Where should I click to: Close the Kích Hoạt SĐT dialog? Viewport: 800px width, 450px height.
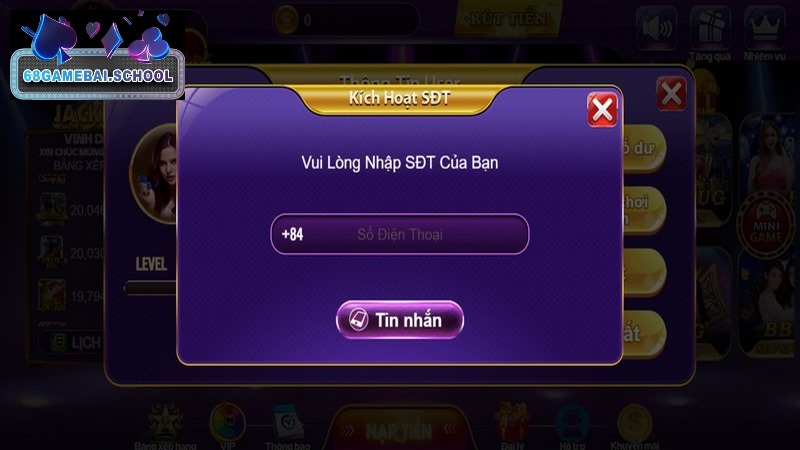pos(602,109)
